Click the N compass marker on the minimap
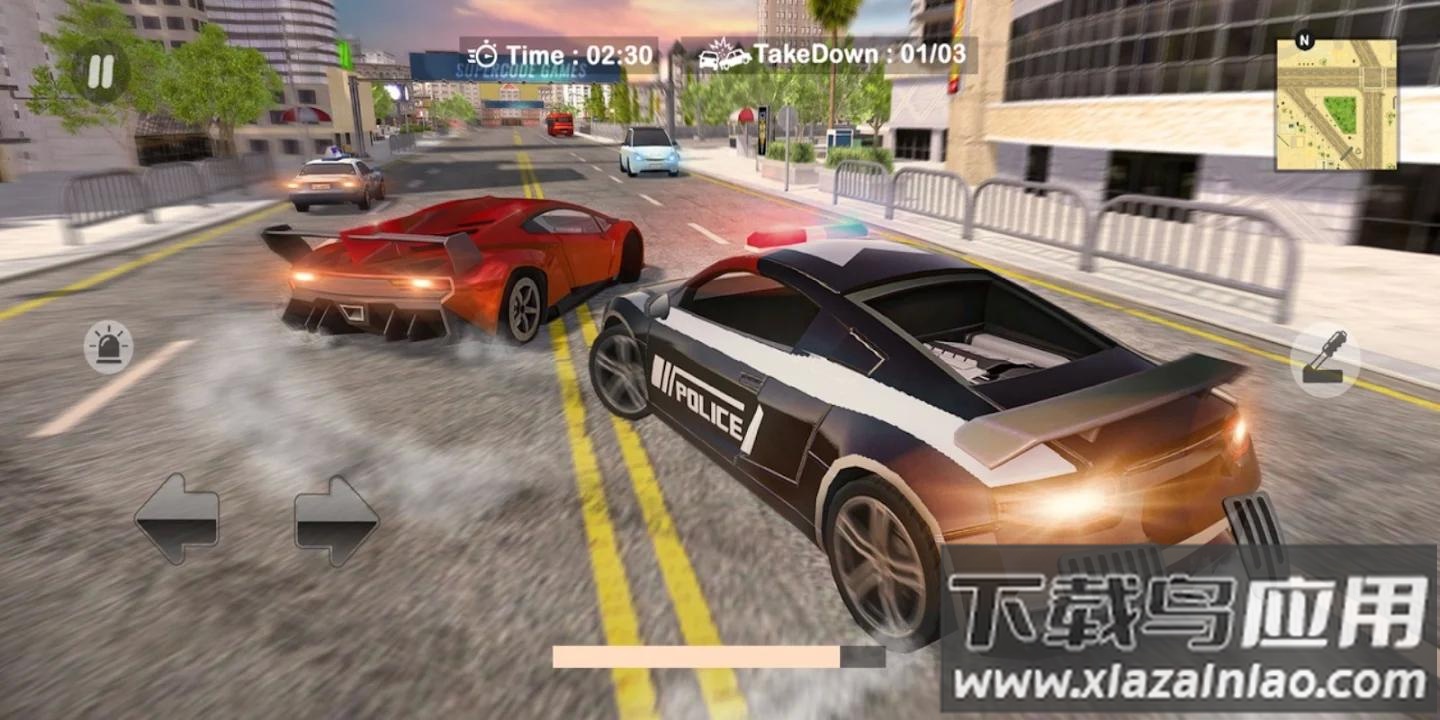 tap(1304, 39)
